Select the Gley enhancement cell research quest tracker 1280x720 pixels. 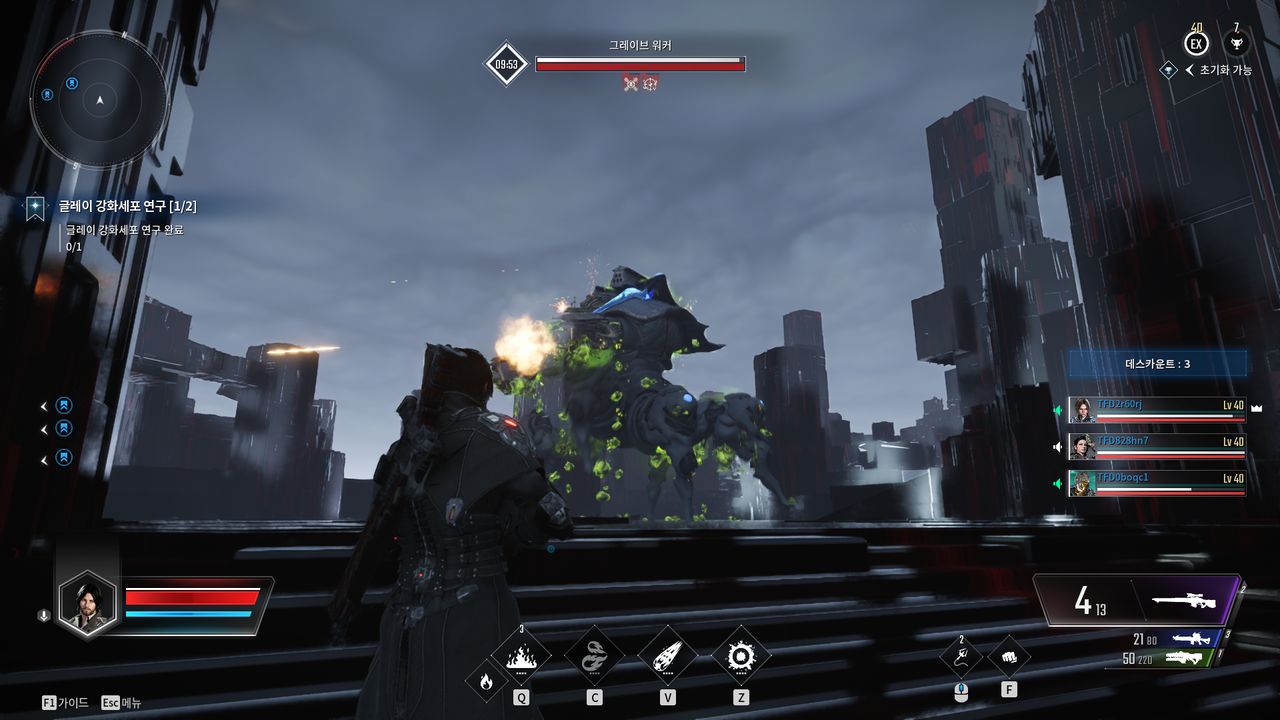click(x=127, y=206)
